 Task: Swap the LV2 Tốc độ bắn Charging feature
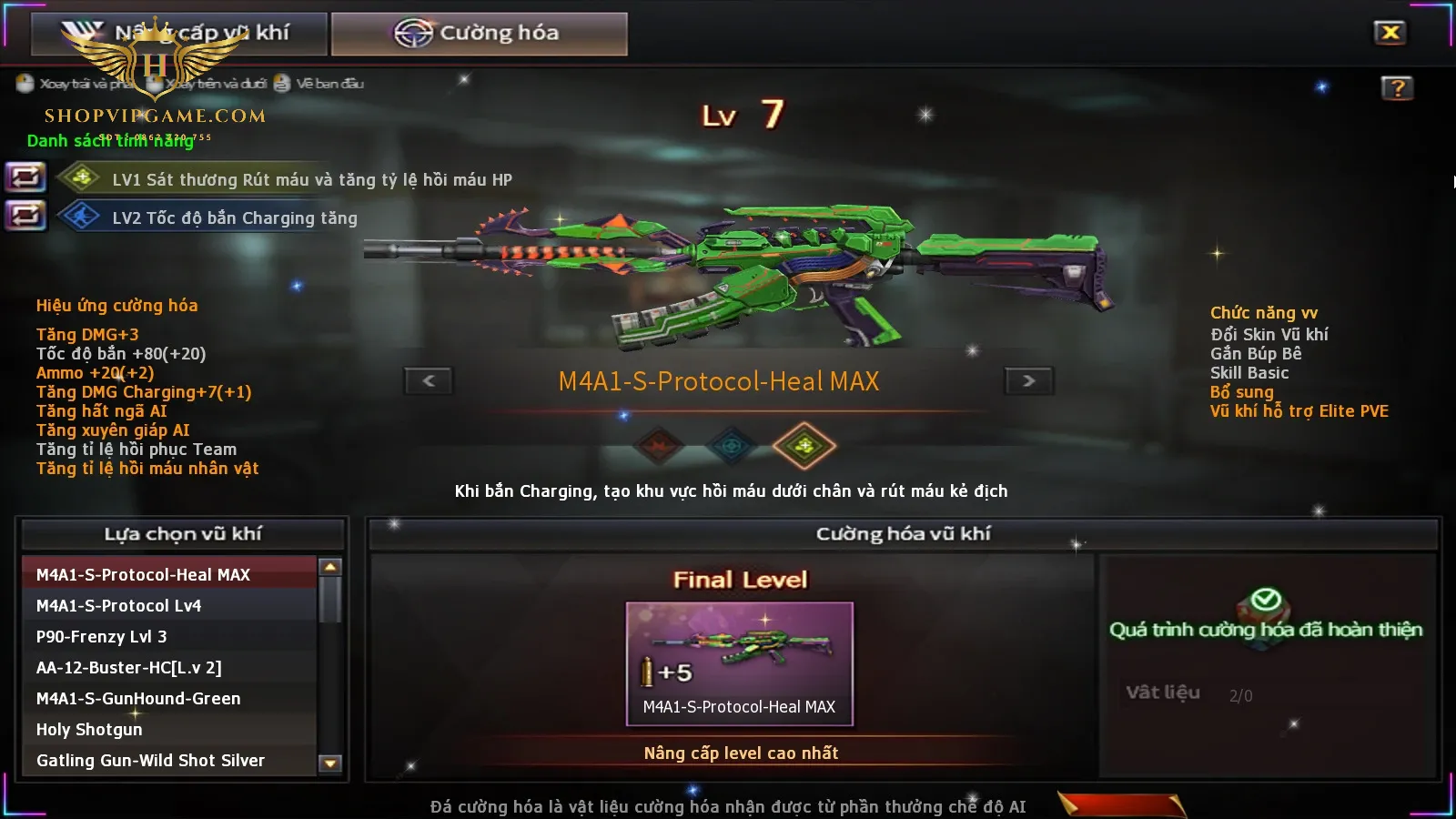[25, 216]
